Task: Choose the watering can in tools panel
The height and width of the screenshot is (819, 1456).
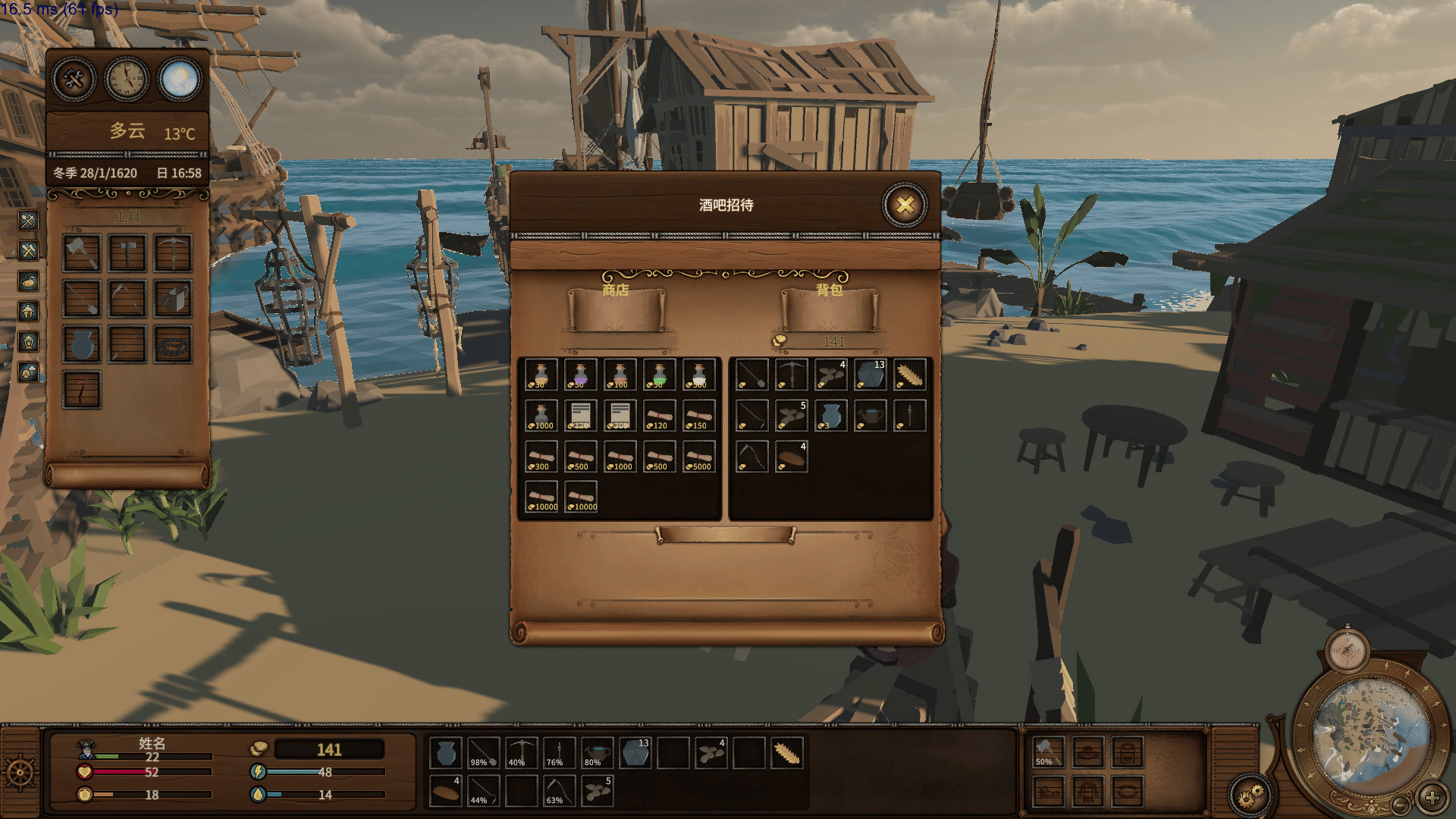Action: 173,299
